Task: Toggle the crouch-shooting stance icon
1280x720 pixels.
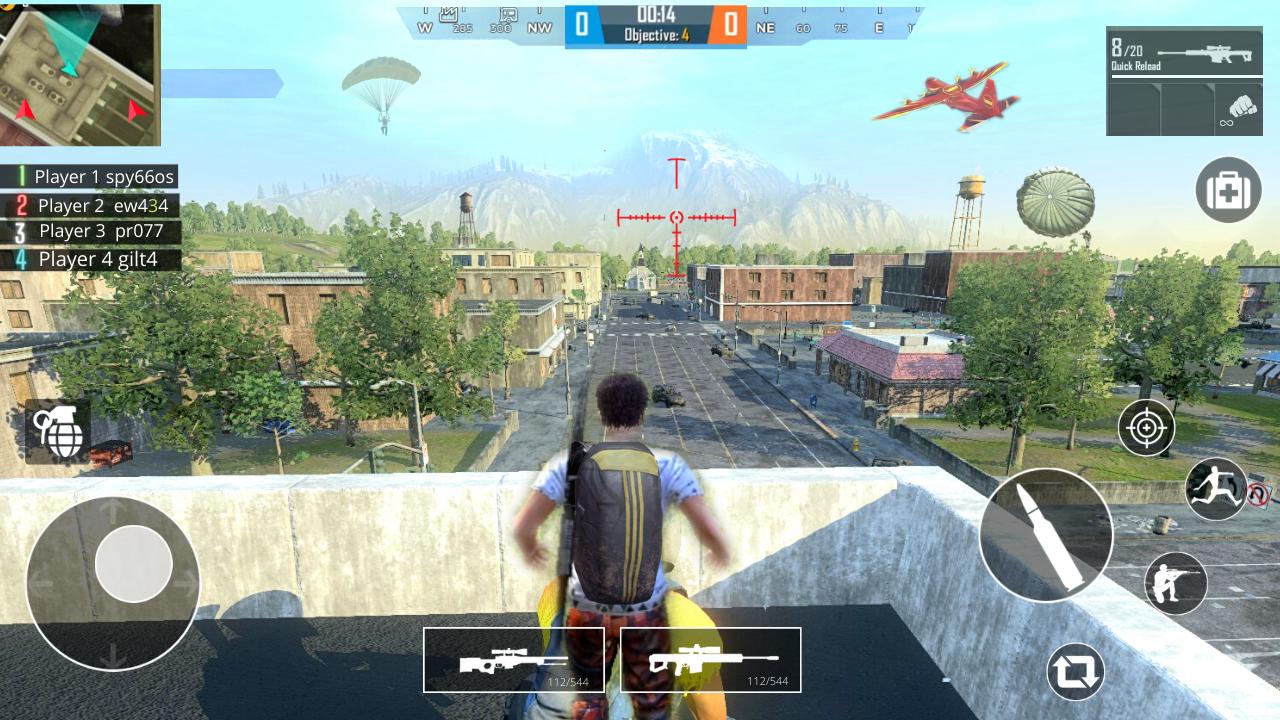Action: coord(1175,583)
